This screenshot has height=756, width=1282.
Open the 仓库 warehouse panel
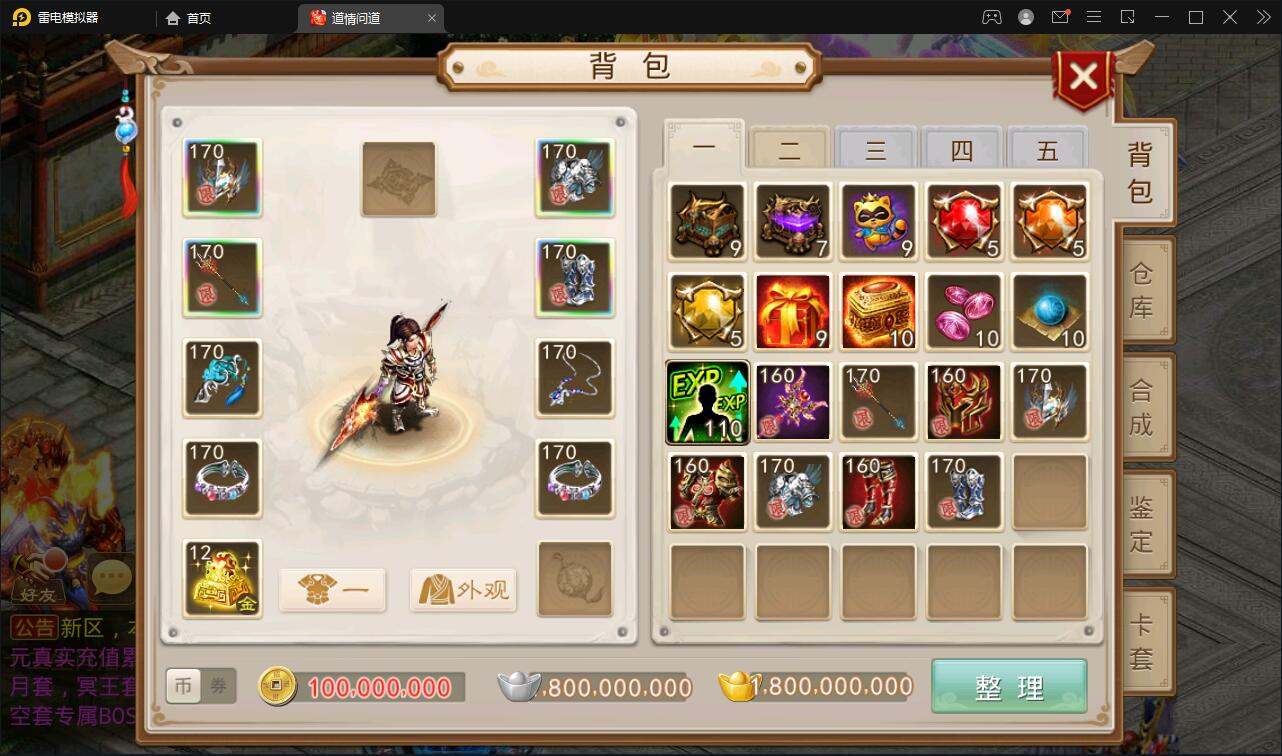[x=1143, y=290]
